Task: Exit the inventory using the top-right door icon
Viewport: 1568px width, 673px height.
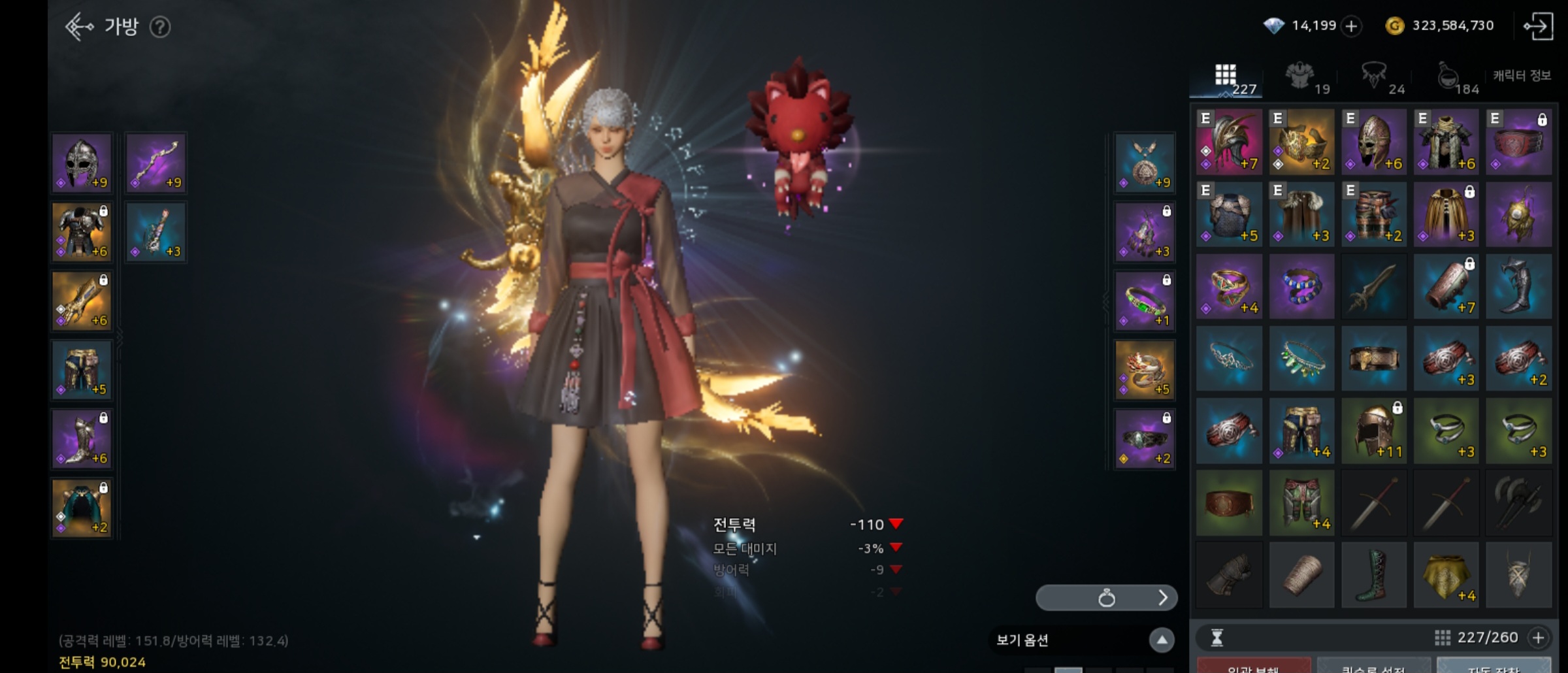Action: [x=1538, y=27]
